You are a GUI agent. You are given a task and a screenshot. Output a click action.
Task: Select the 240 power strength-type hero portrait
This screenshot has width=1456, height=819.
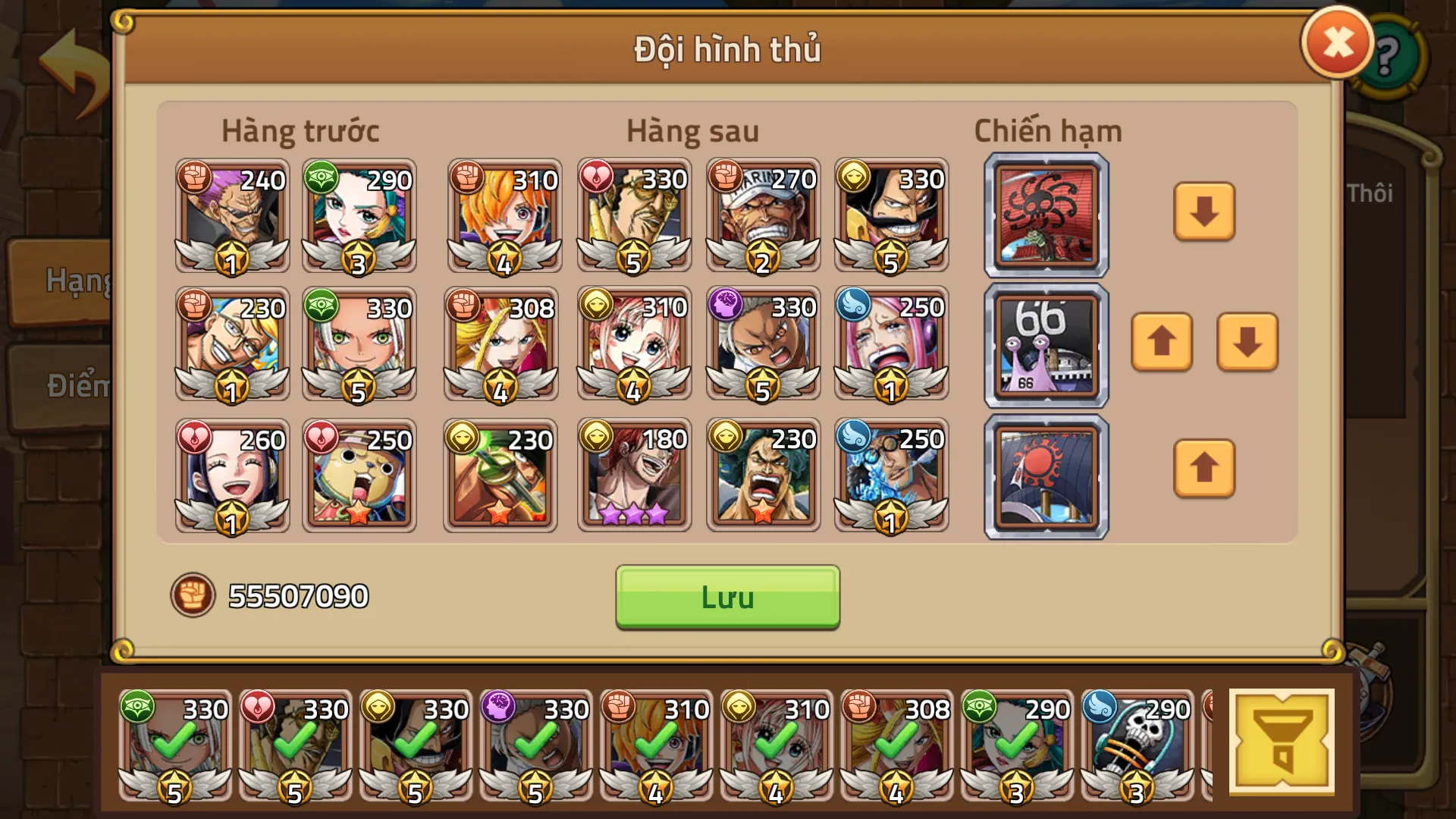[x=231, y=216]
